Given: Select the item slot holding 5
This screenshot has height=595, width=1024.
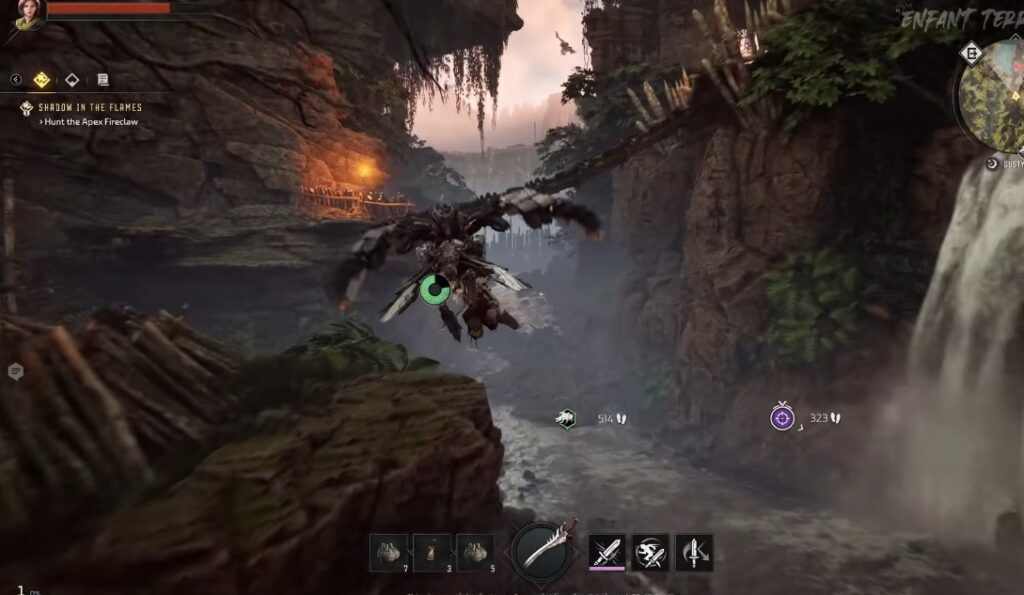Looking at the screenshot, I should [475, 552].
